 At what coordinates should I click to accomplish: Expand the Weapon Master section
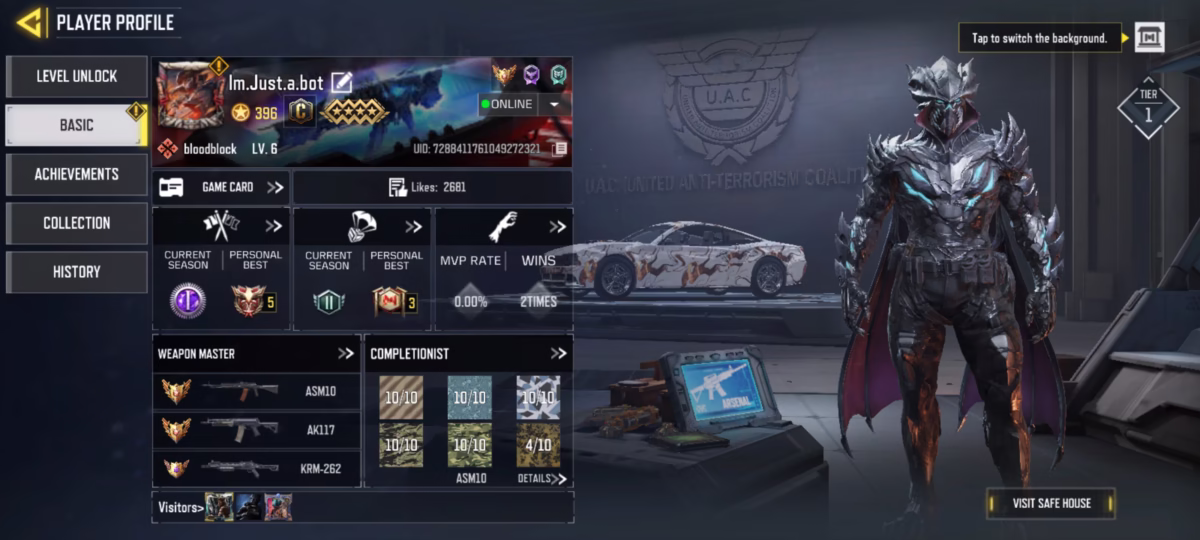coord(346,354)
